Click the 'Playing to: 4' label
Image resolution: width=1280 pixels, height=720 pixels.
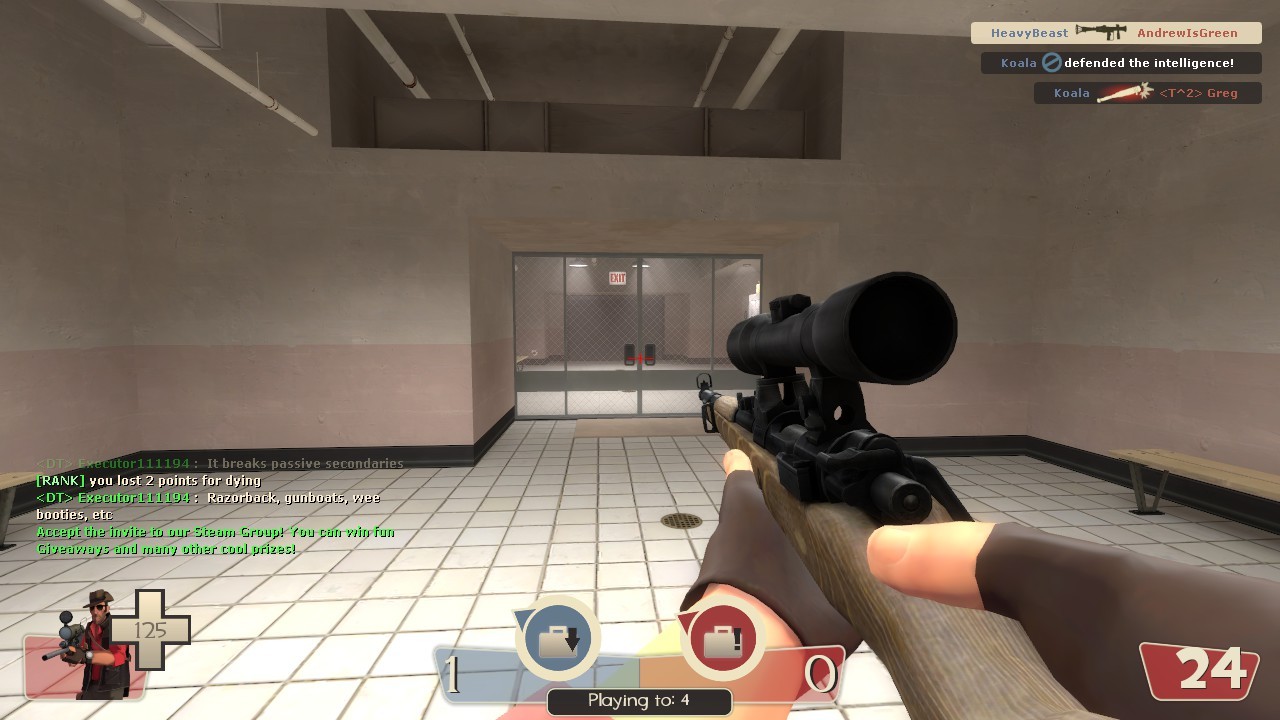point(640,701)
